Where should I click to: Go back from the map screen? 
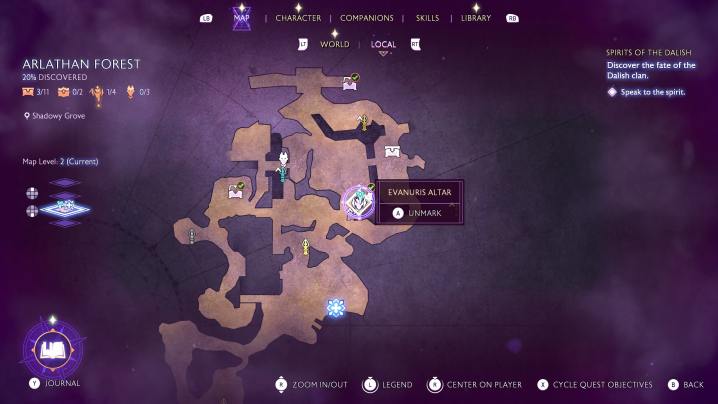click(x=686, y=384)
